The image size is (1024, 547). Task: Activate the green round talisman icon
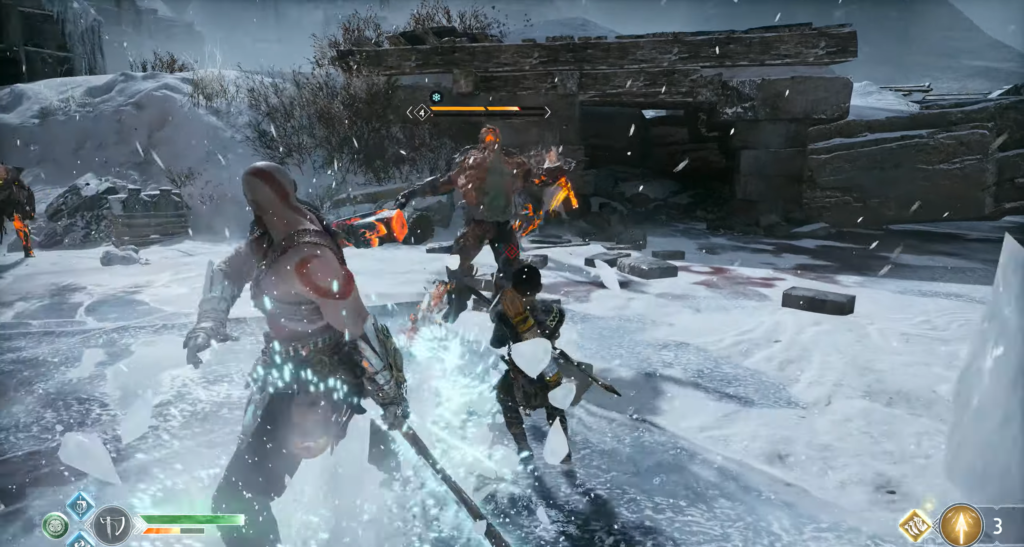[x=56, y=525]
